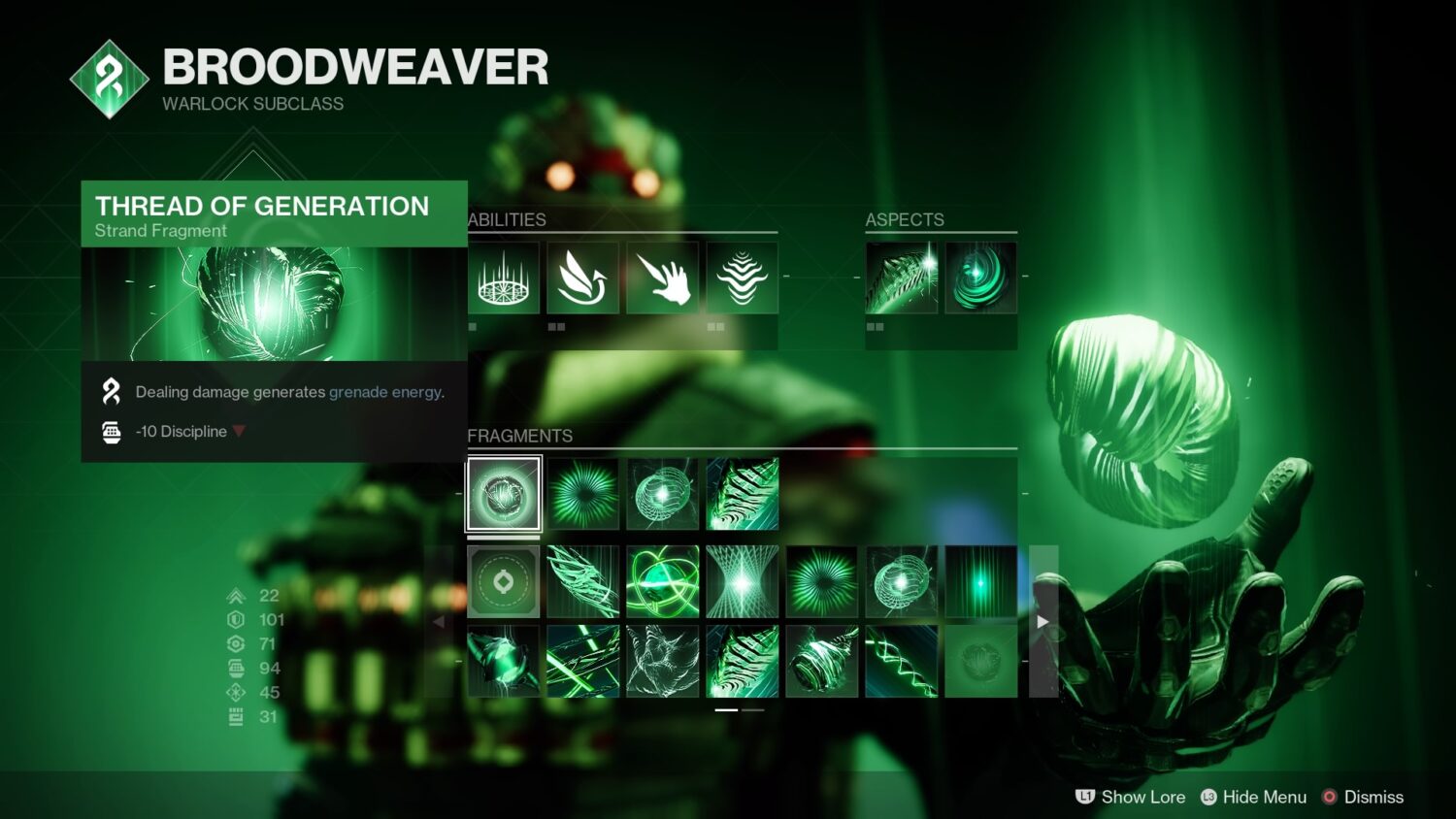Click the previous fragments page arrow
This screenshot has height=819, width=1456.
coord(439,621)
